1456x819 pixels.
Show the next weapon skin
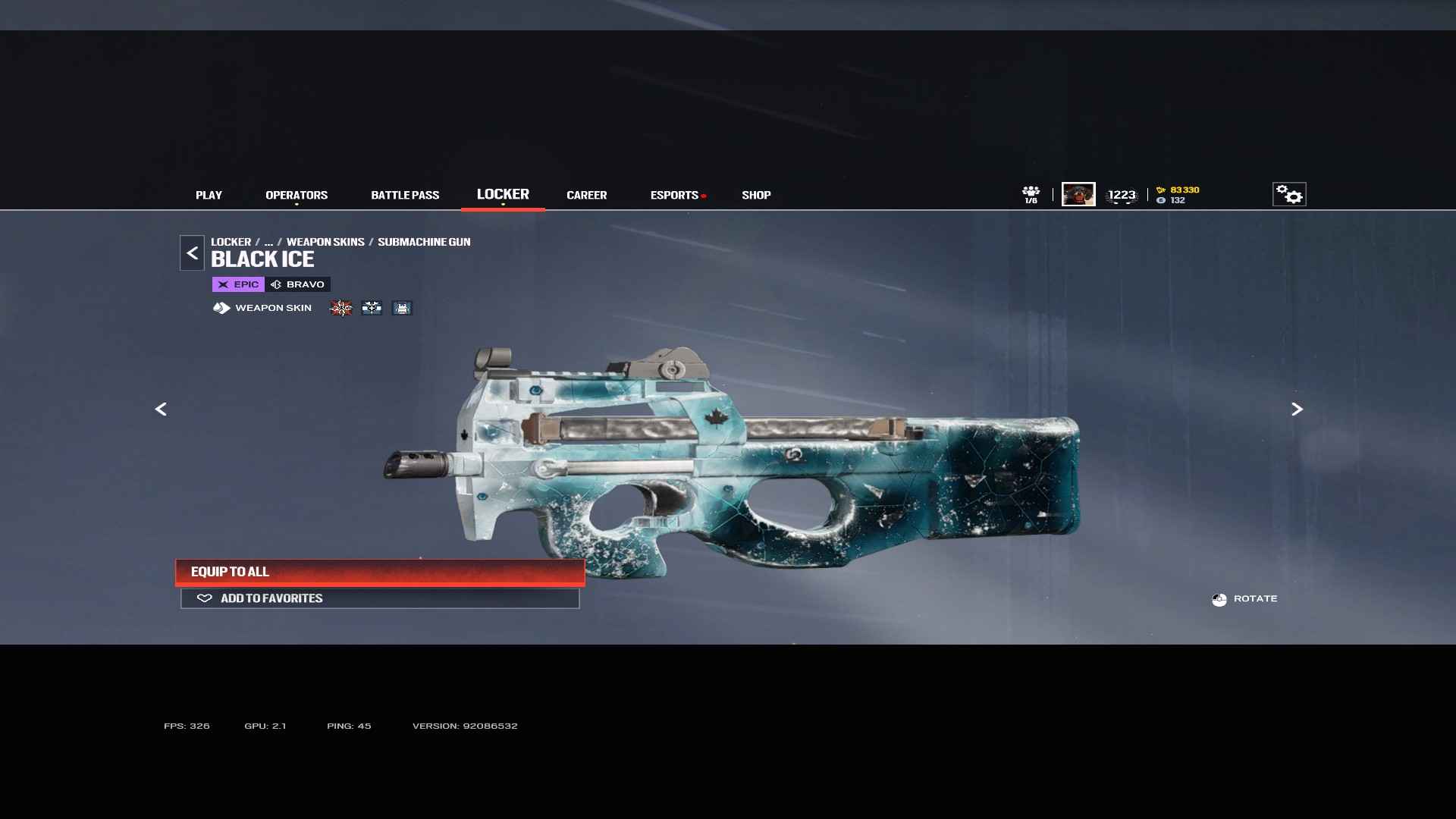(1297, 409)
